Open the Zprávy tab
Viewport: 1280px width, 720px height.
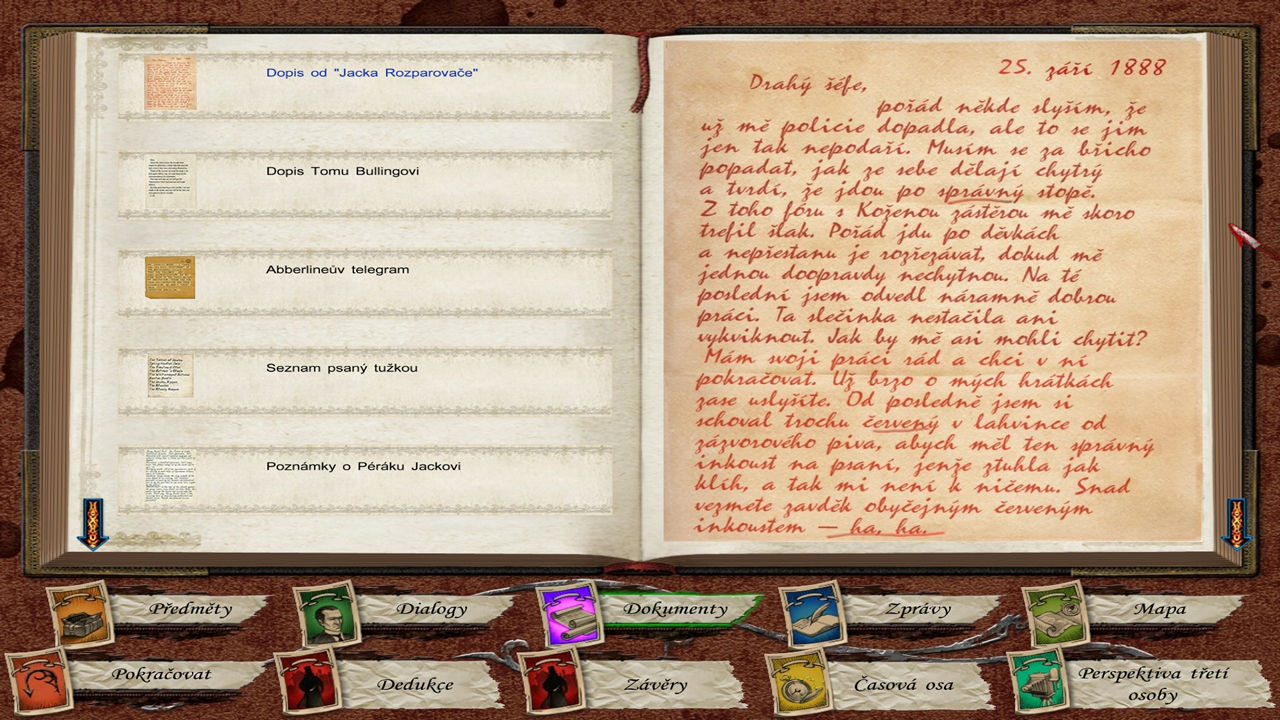917,608
